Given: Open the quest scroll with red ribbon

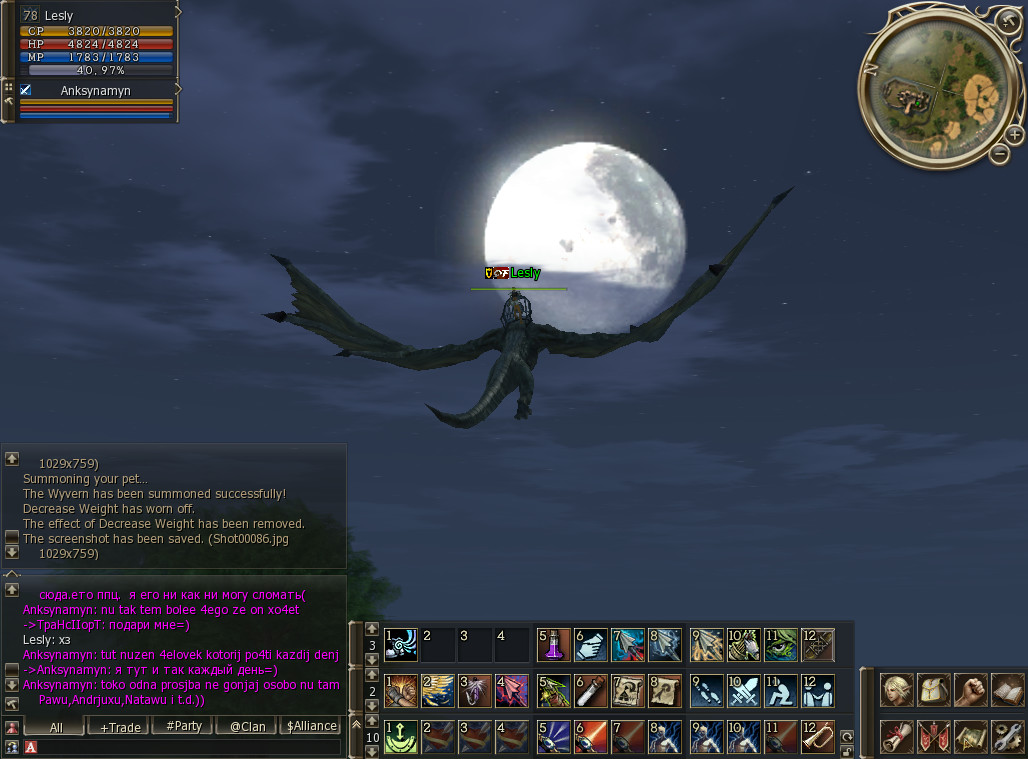Looking at the screenshot, I should coord(897,736).
